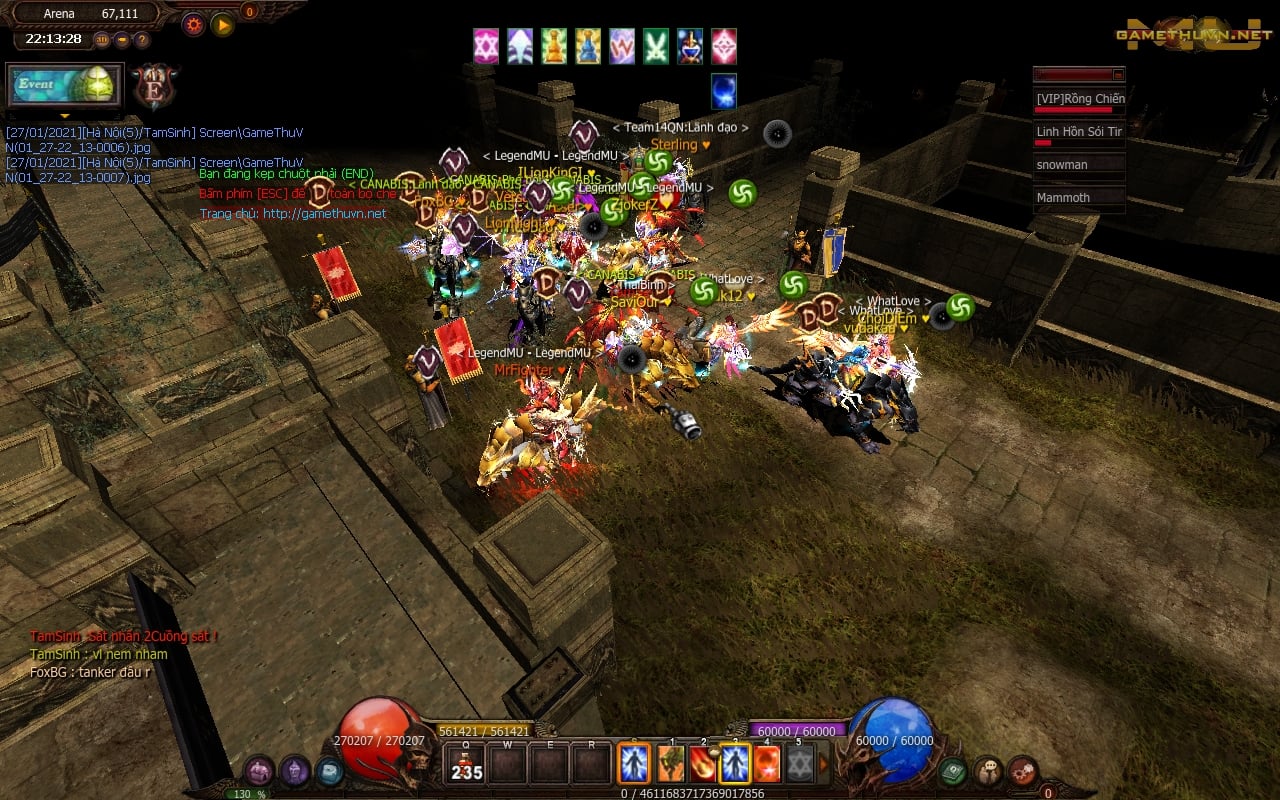Screen dimensions: 1280x800
Task: Open the winged E shield emblem
Action: click(155, 87)
